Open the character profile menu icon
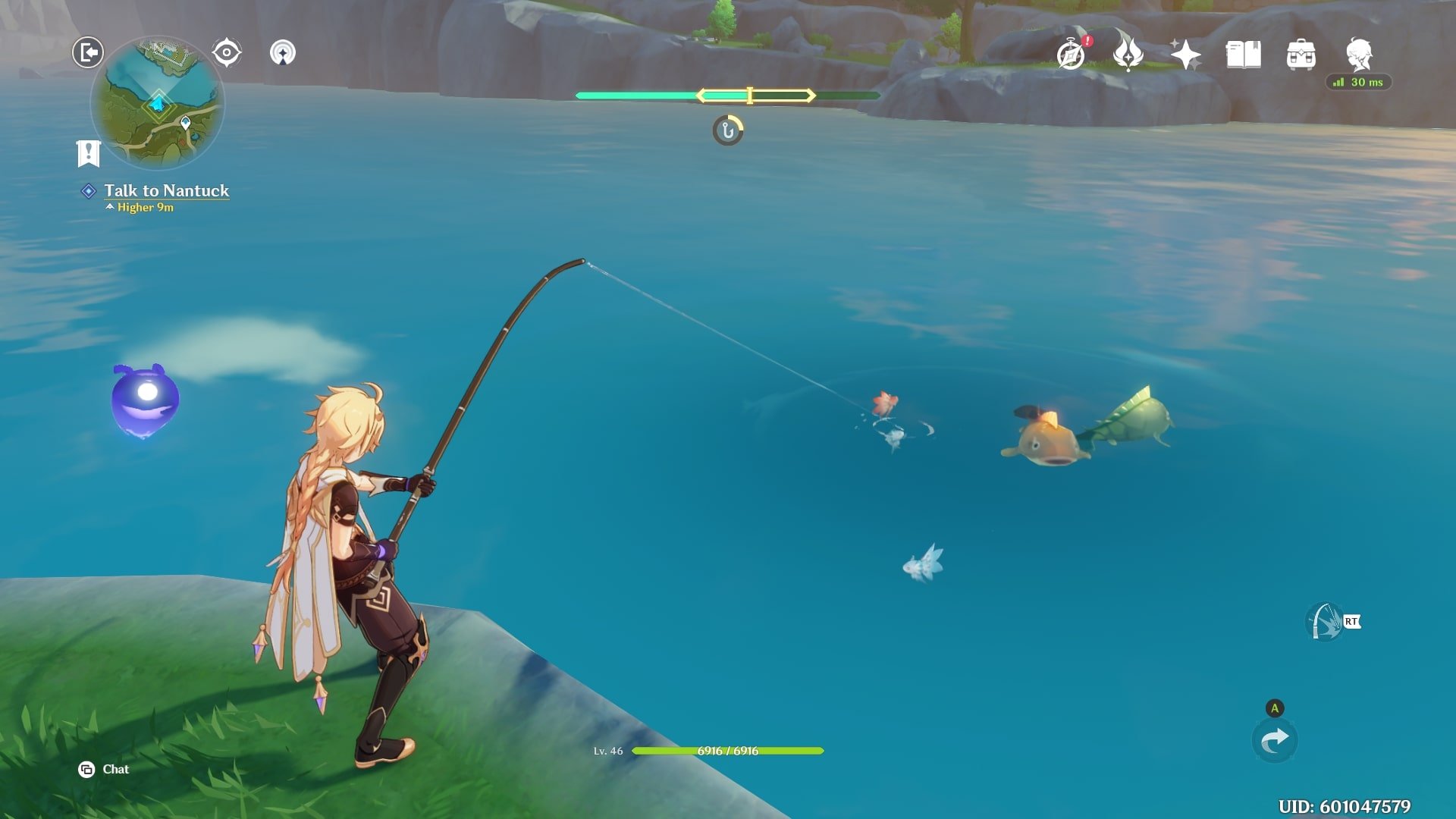This screenshot has height=819, width=1456. 1359,55
